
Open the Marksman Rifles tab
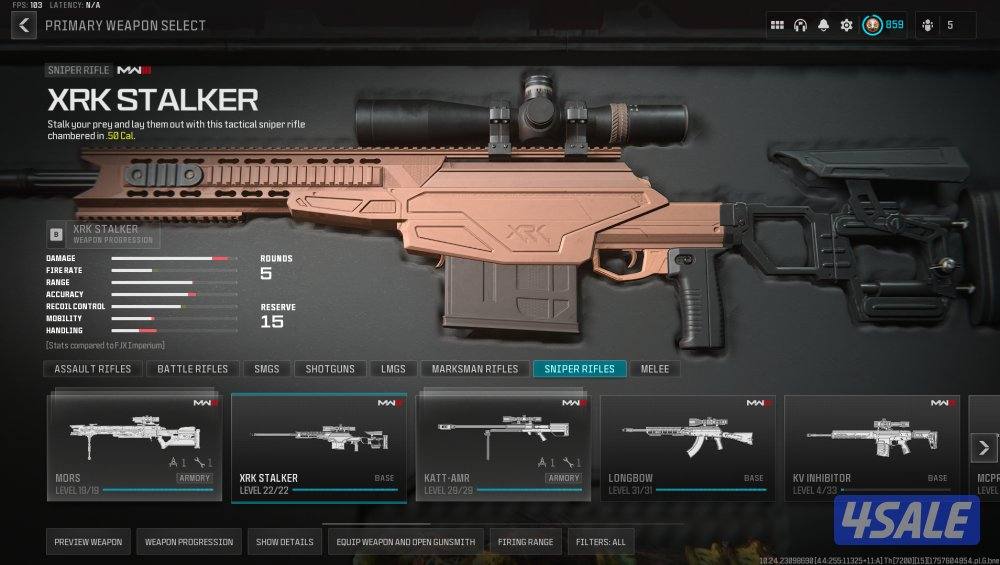(475, 369)
